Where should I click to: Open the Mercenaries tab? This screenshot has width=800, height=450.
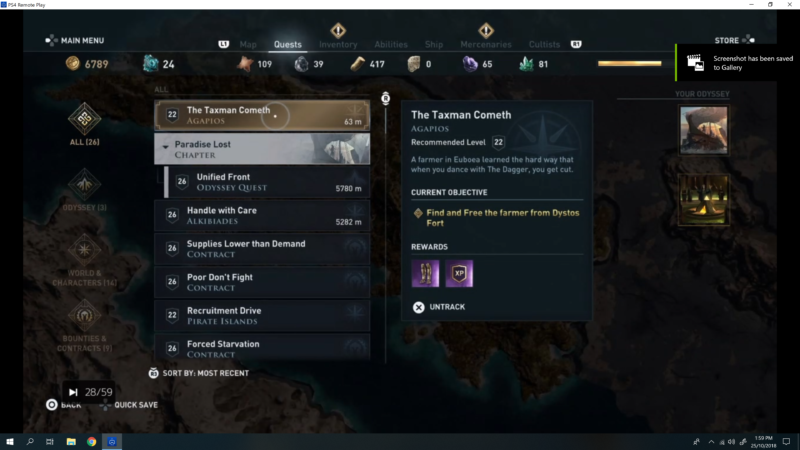[x=485, y=44]
